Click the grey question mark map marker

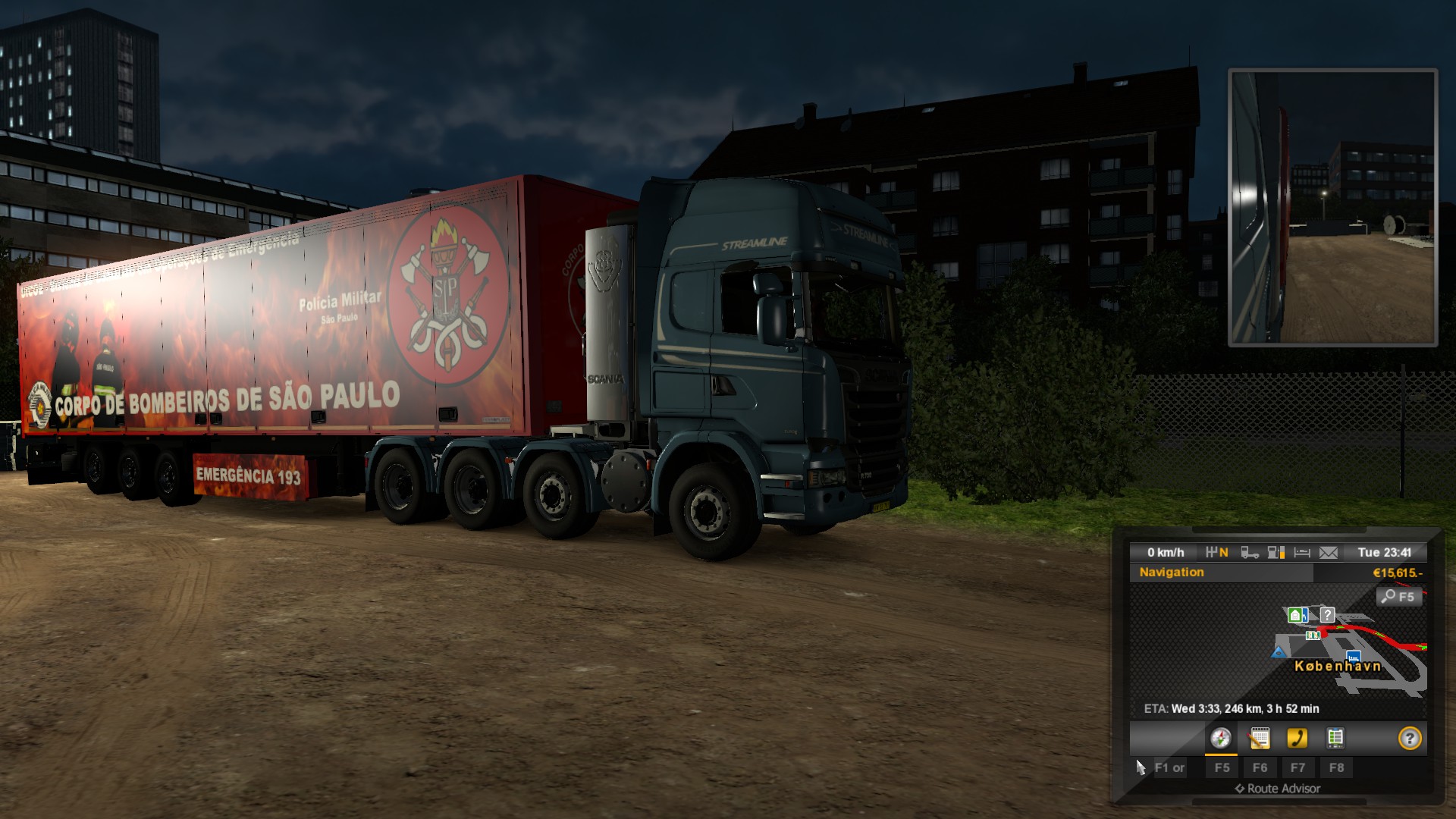point(1327,614)
